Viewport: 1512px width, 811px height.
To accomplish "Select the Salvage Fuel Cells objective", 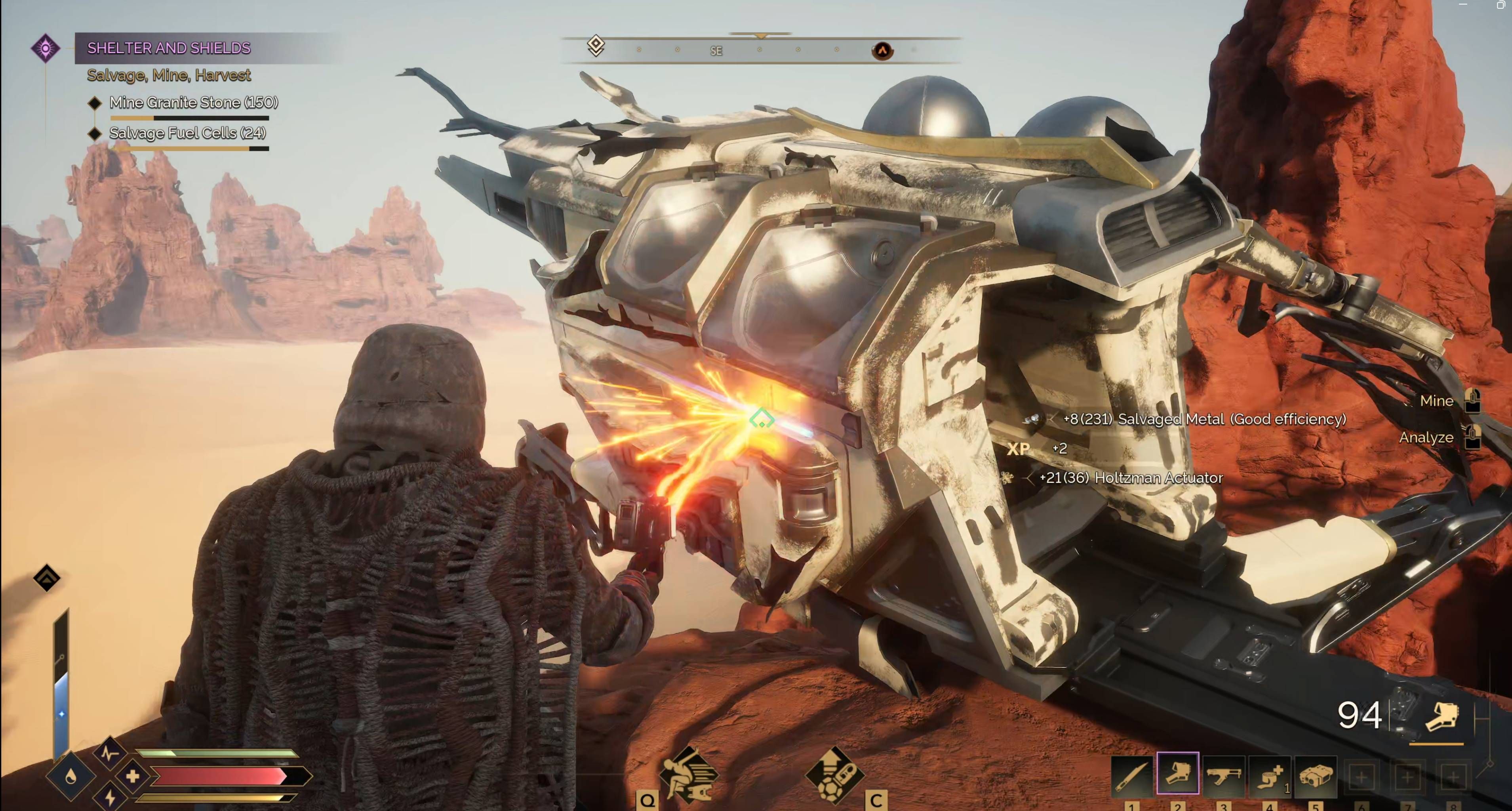I will point(187,133).
